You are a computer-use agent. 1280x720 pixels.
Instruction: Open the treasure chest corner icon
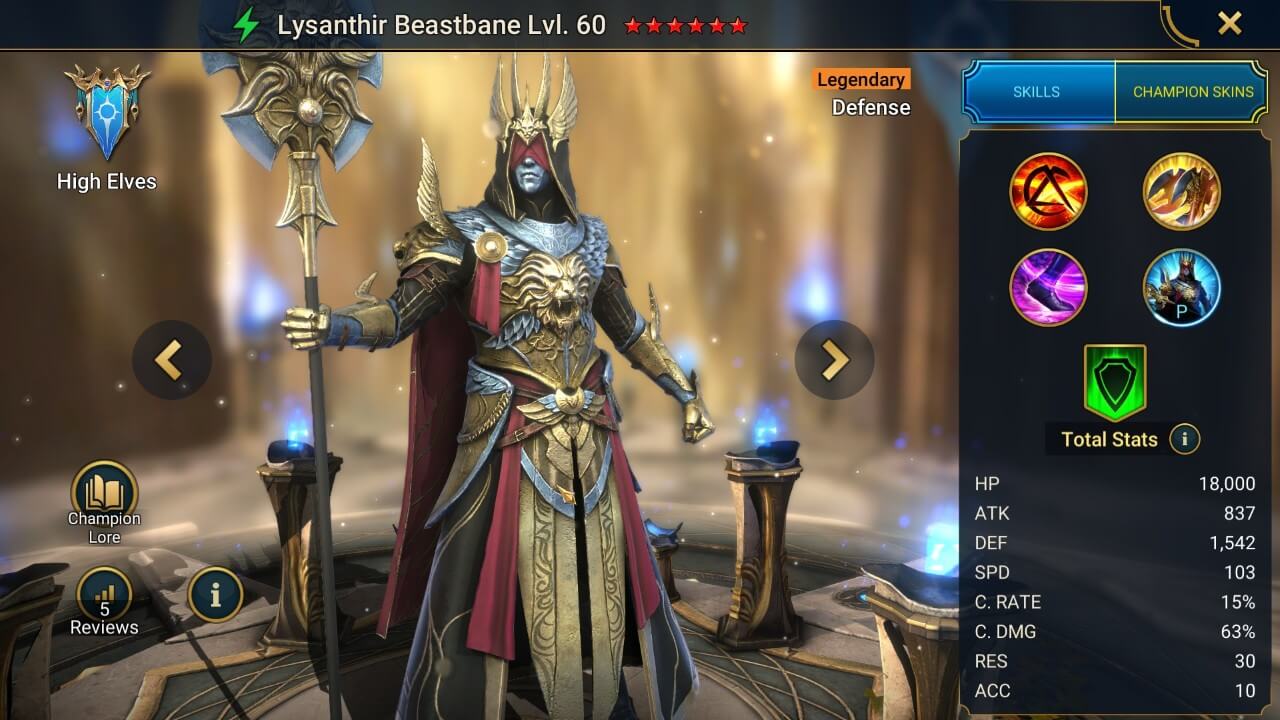tap(1179, 20)
